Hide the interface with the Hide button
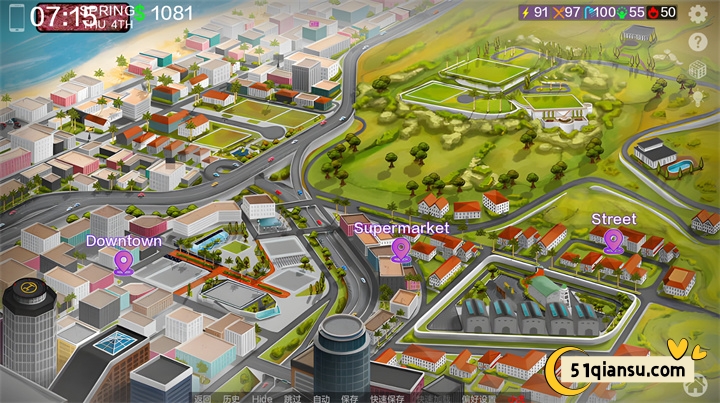This screenshot has width=720, height=403. pos(262,398)
